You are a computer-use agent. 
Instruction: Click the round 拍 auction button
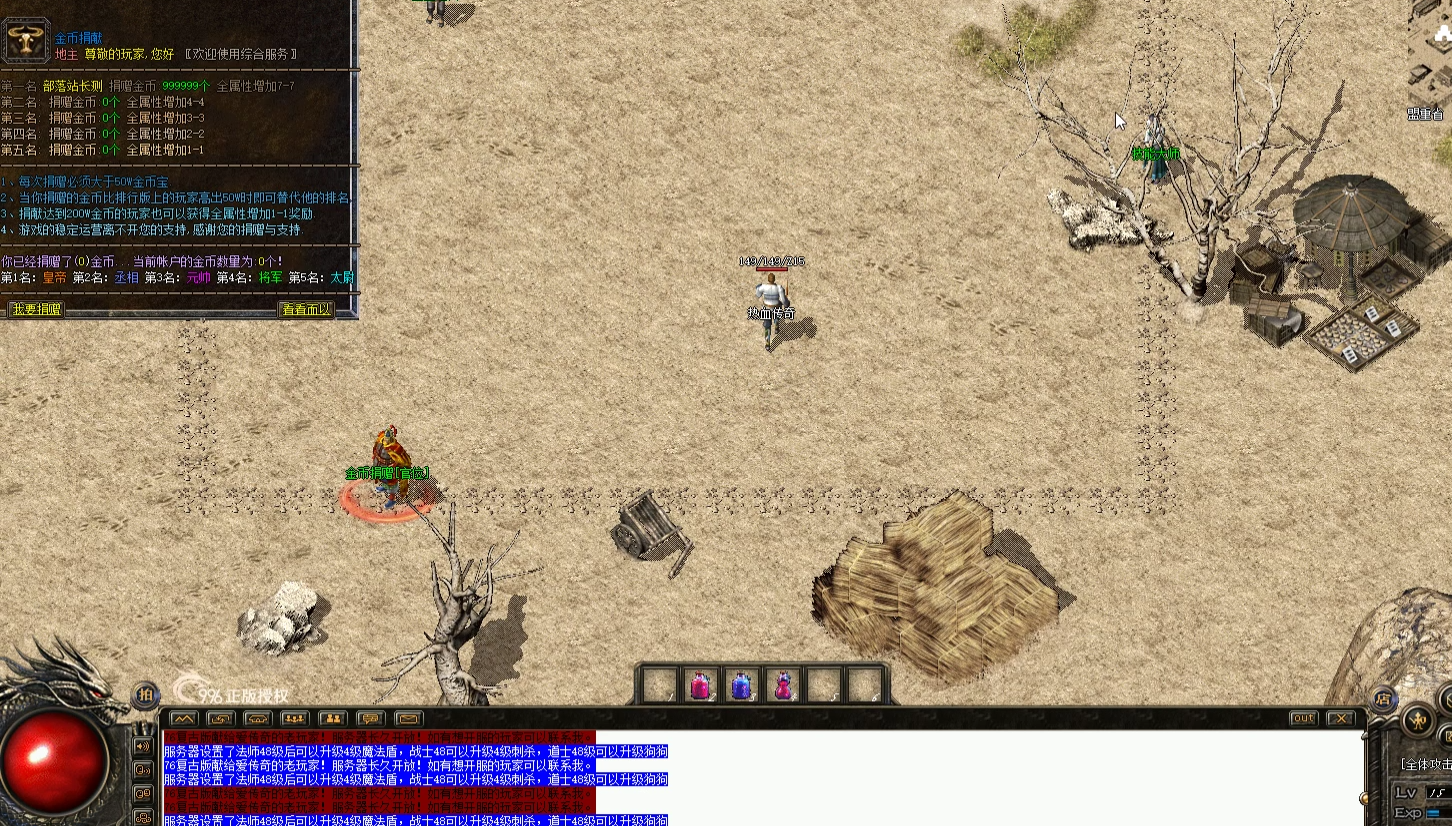pyautogui.click(x=146, y=695)
